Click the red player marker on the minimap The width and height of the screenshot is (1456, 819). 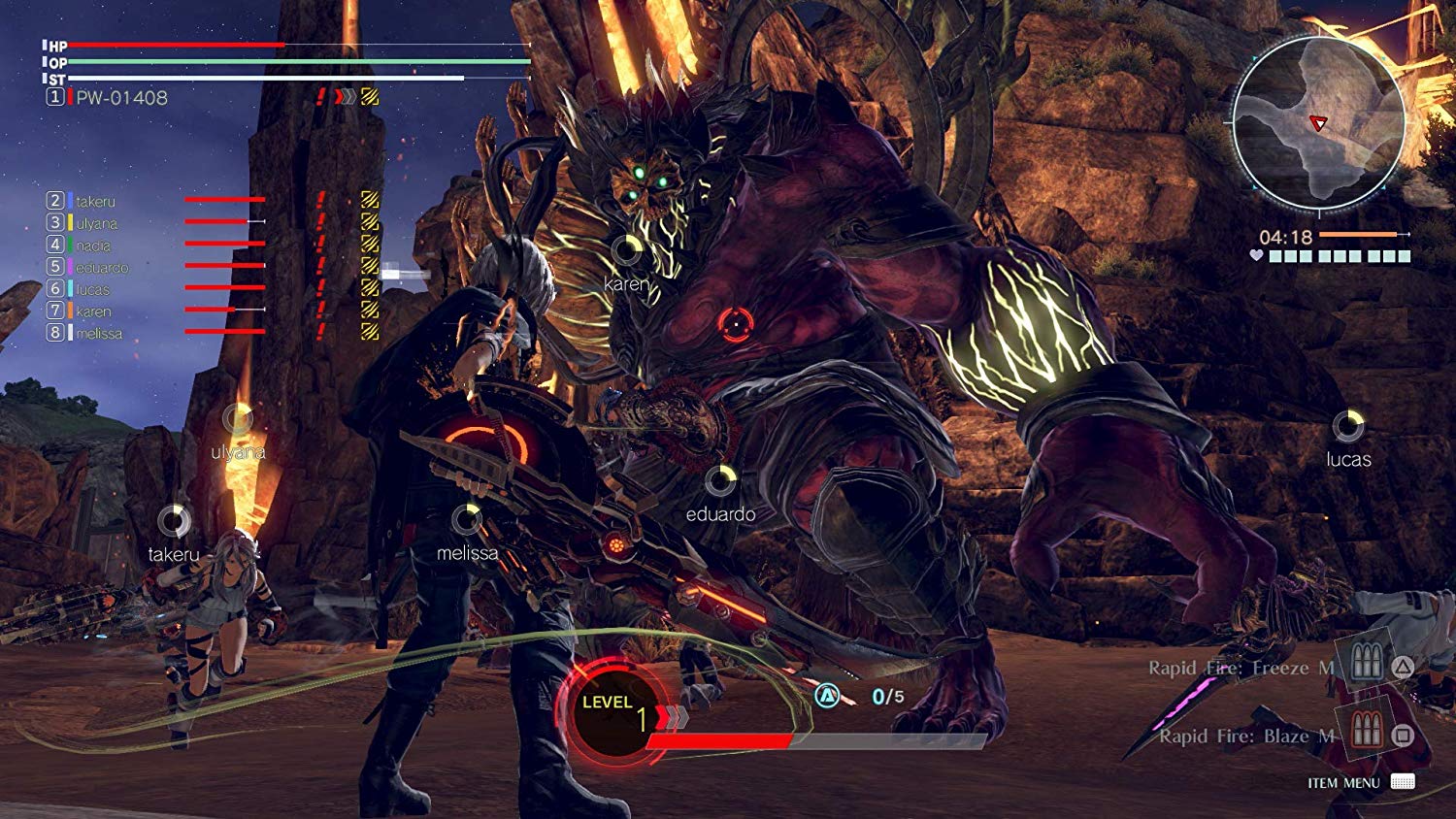click(x=1317, y=124)
